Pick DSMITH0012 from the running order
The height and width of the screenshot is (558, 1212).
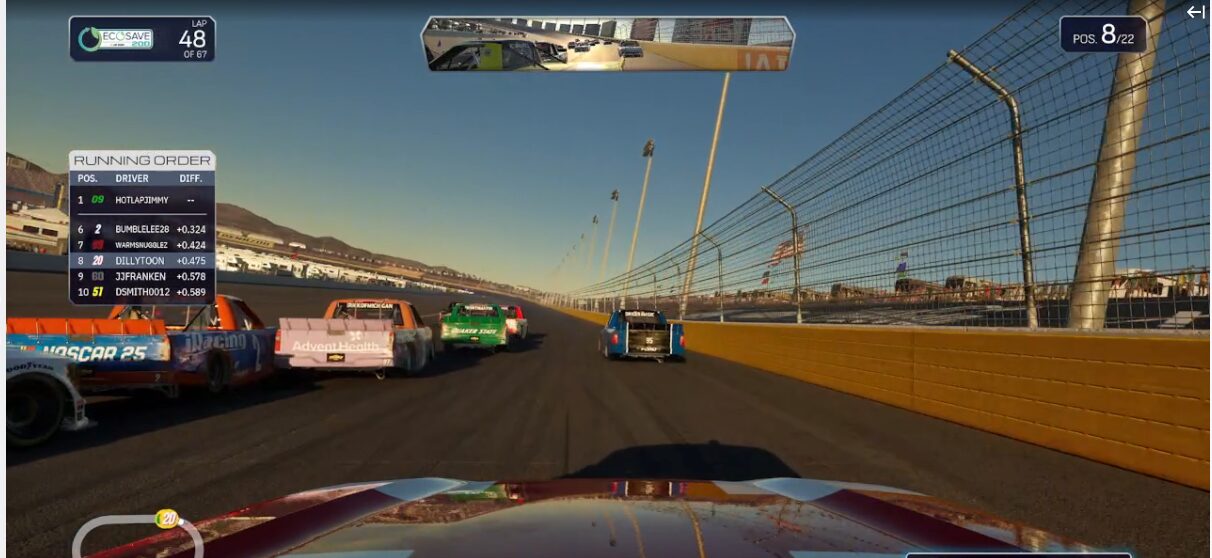[x=141, y=292]
